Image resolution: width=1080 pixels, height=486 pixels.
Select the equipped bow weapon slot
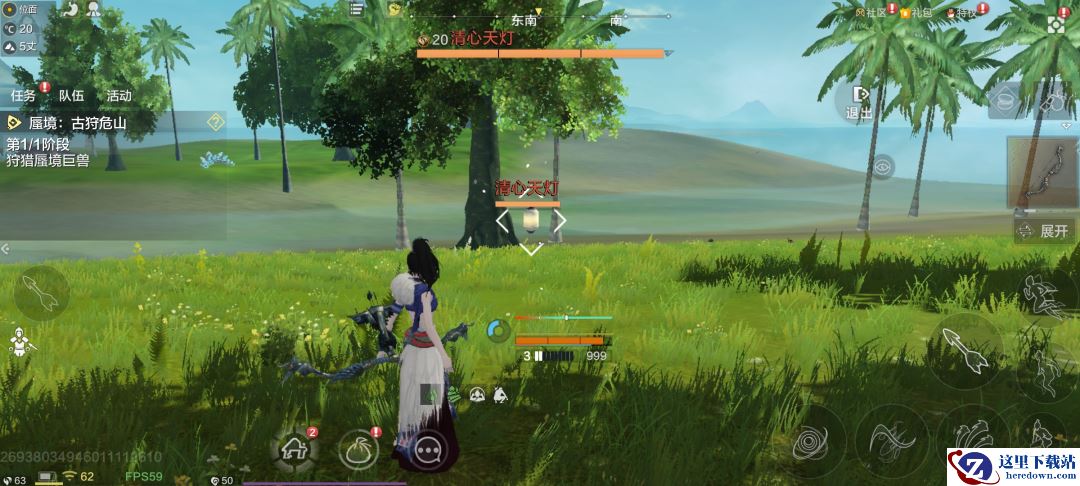coord(1042,172)
